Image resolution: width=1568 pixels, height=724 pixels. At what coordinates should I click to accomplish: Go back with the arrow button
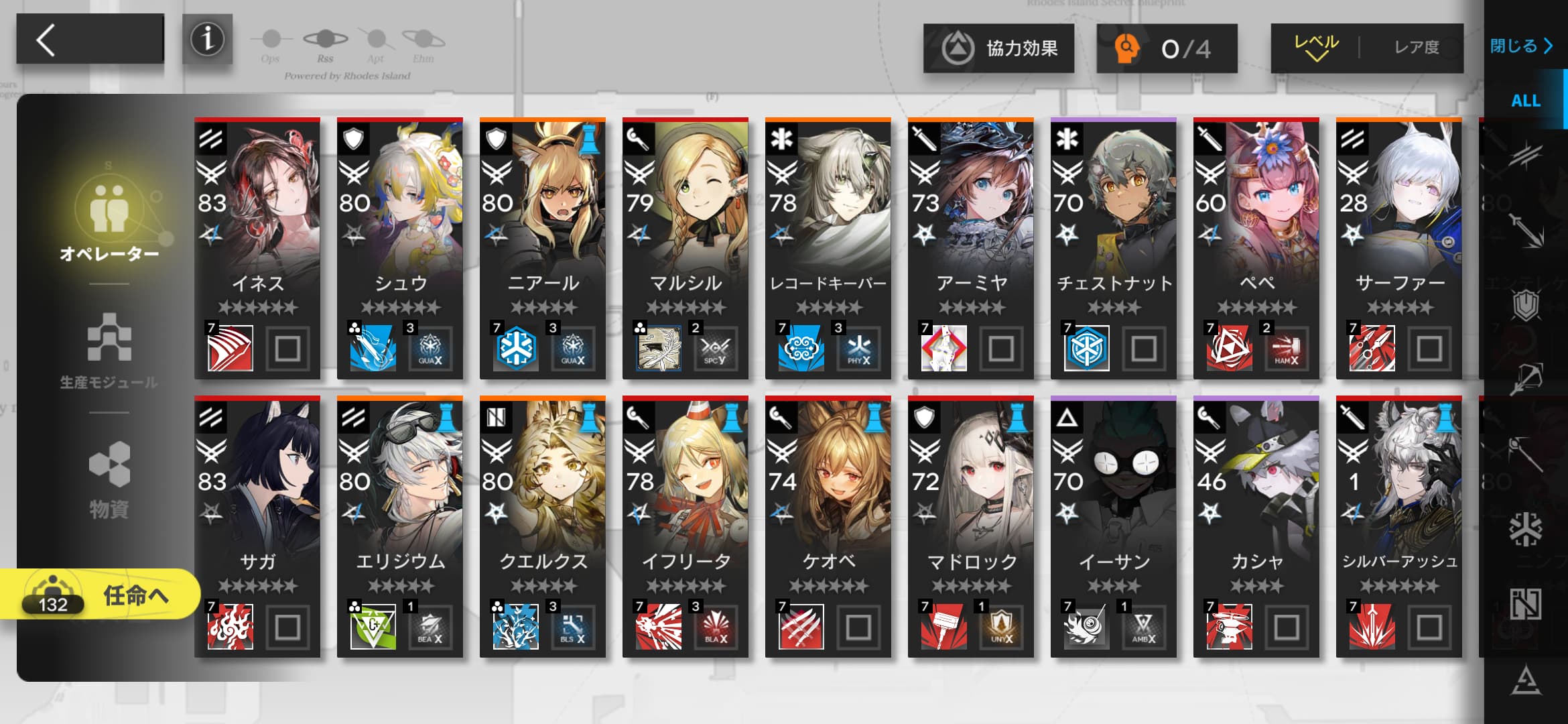click(x=90, y=40)
